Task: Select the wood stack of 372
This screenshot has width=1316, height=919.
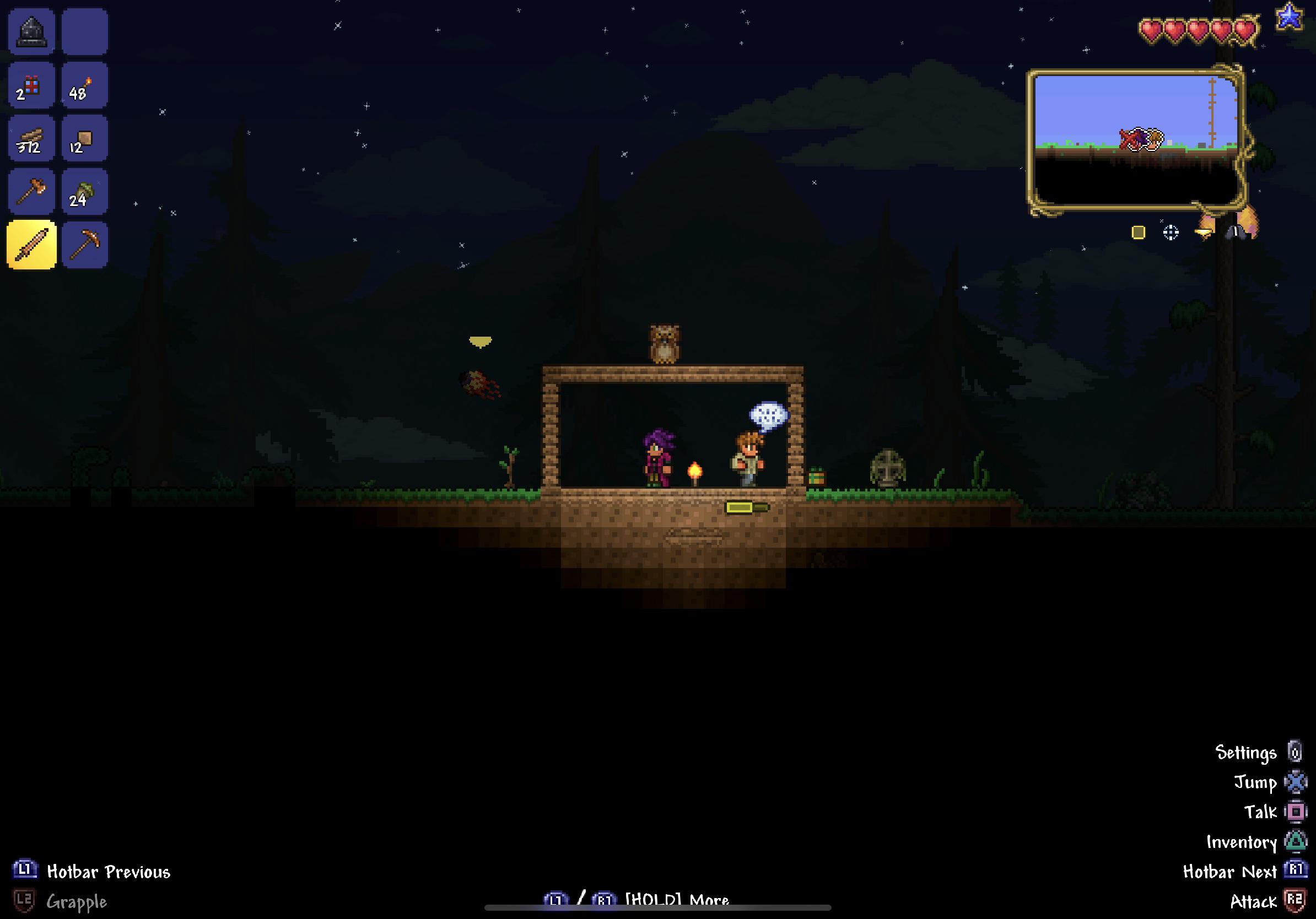Action: tap(31, 139)
